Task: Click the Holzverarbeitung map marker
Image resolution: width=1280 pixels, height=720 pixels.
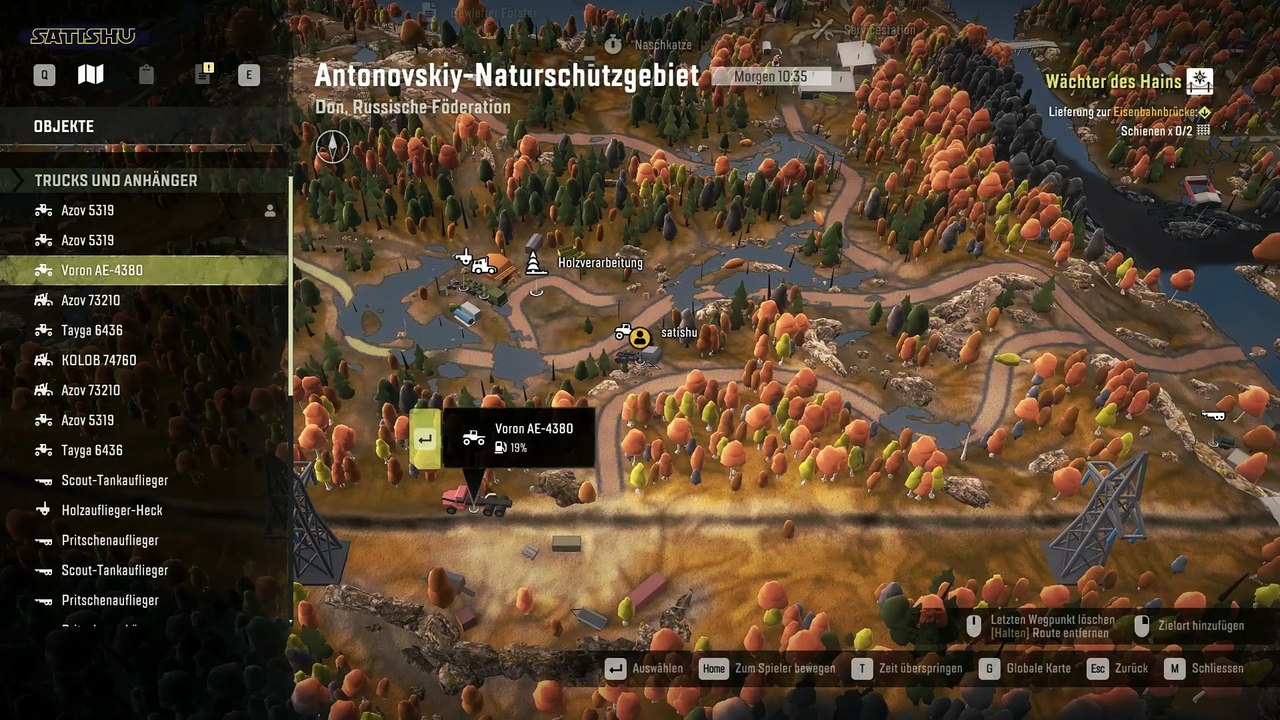Action: [x=537, y=264]
